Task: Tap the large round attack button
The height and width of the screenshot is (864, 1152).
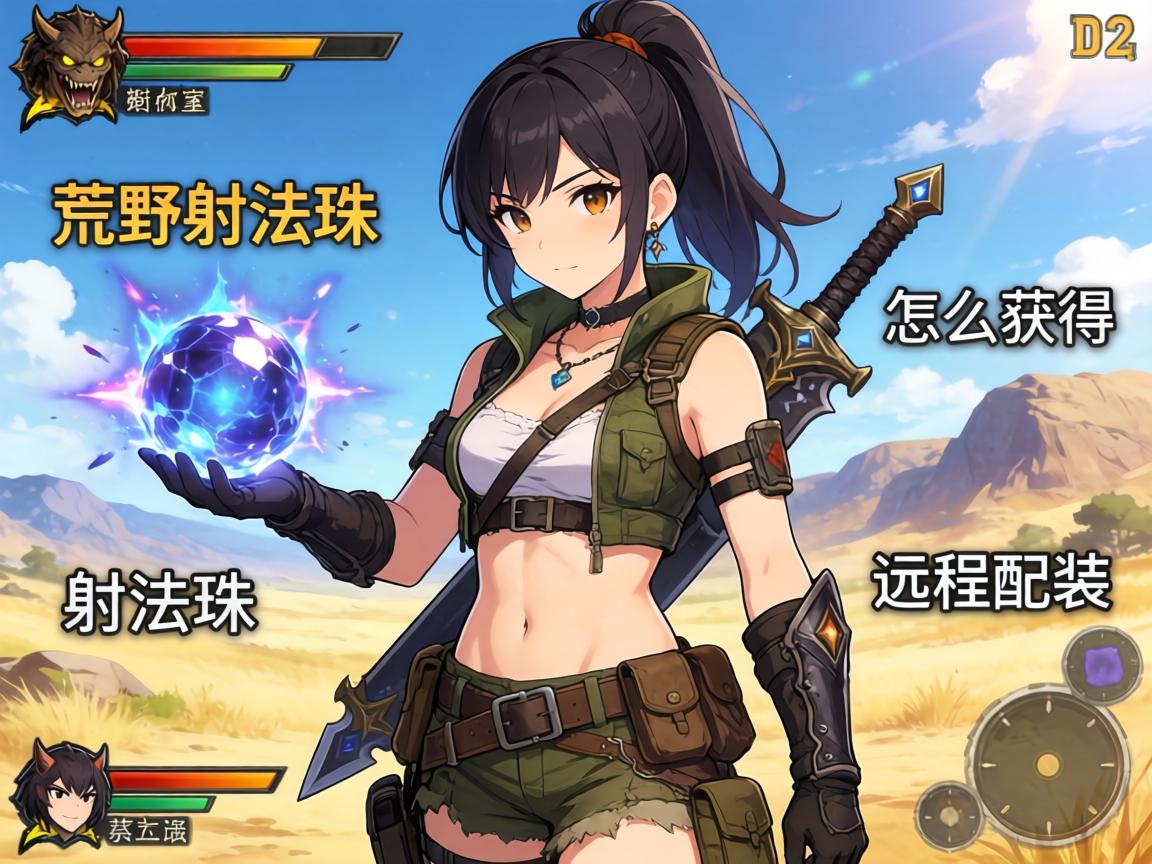Action: coord(1047,765)
